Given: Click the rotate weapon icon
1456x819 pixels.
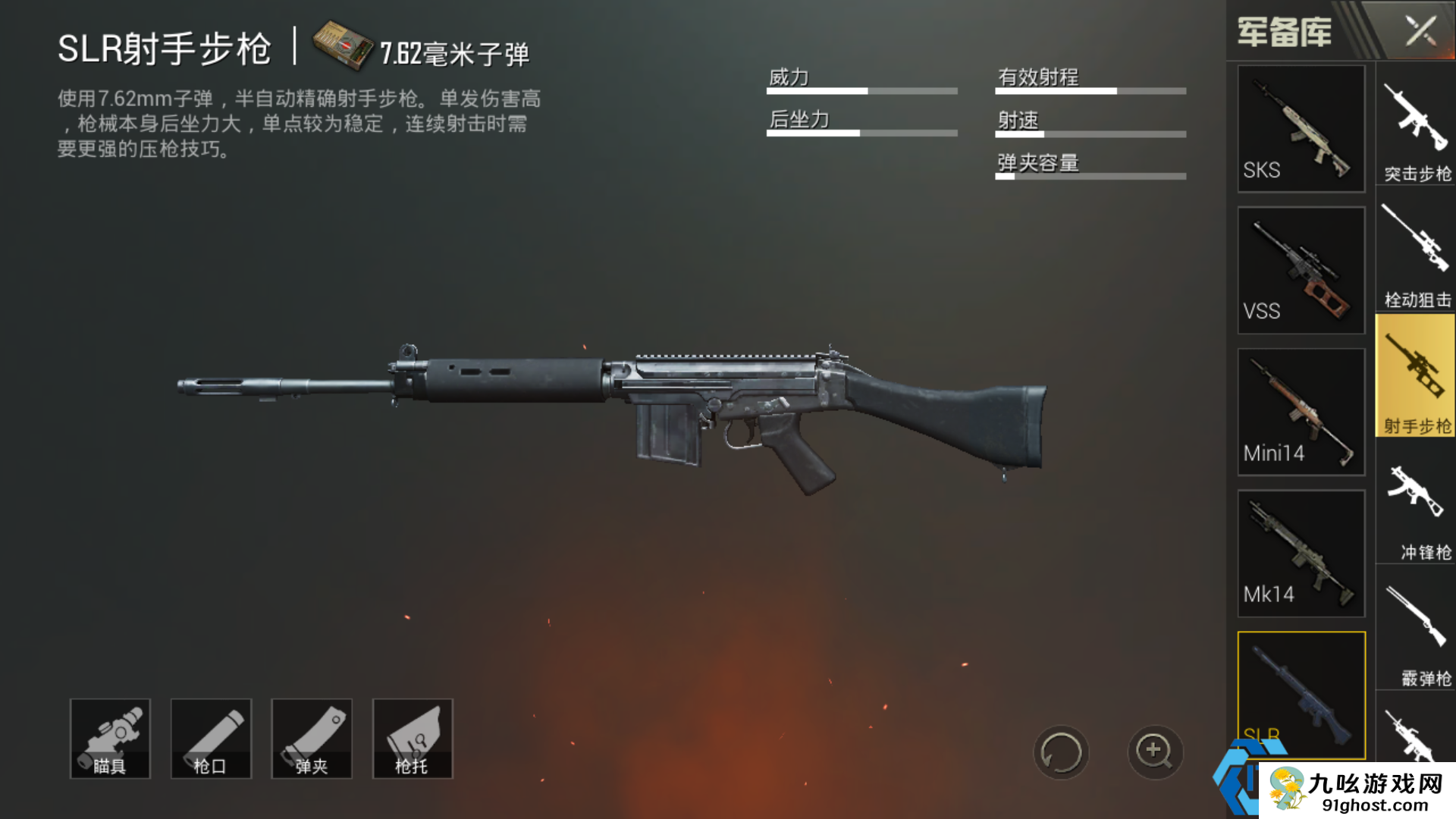Looking at the screenshot, I should click(x=1063, y=751).
